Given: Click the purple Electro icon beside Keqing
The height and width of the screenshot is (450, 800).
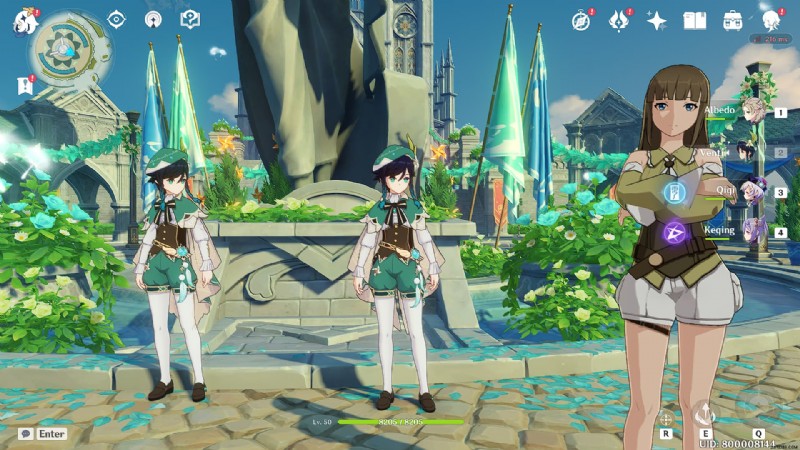Looking at the screenshot, I should coord(673,233).
